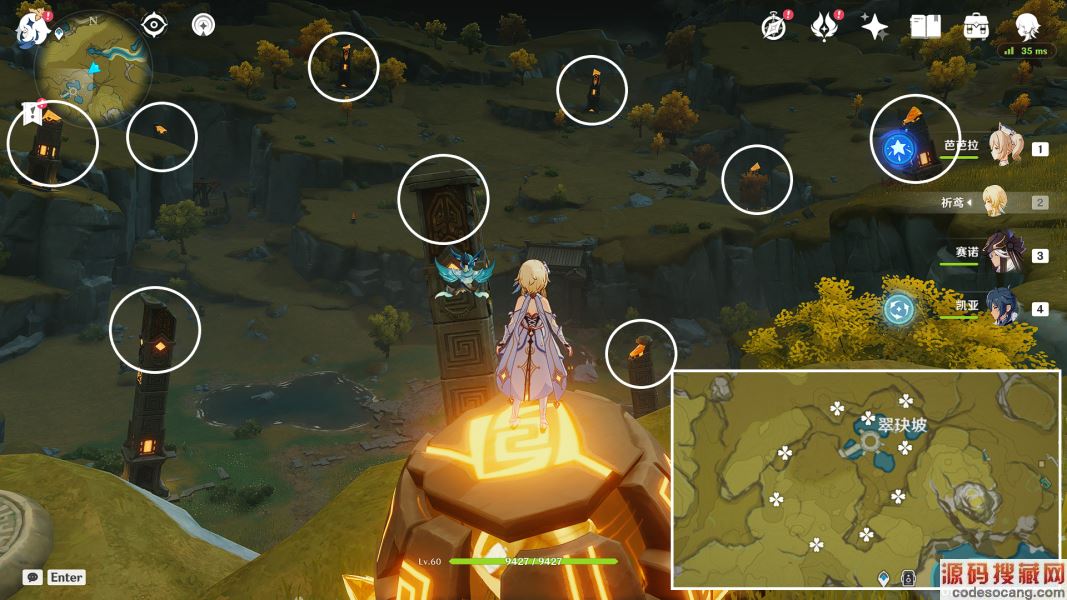Click the co-op mode icon beside the eye icon

tap(203, 25)
